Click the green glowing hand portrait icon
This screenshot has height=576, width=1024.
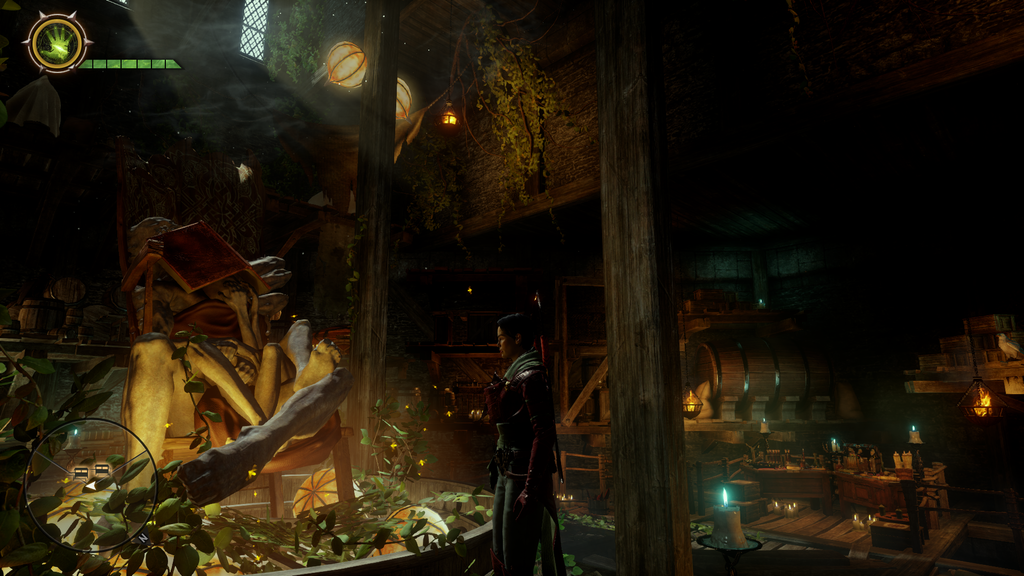tap(57, 43)
